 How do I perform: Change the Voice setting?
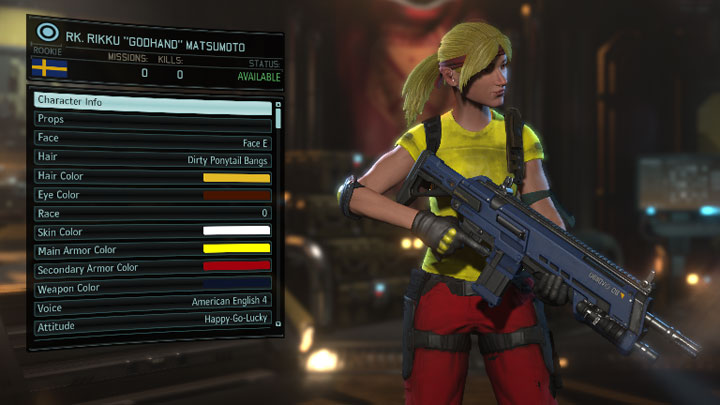(x=152, y=304)
